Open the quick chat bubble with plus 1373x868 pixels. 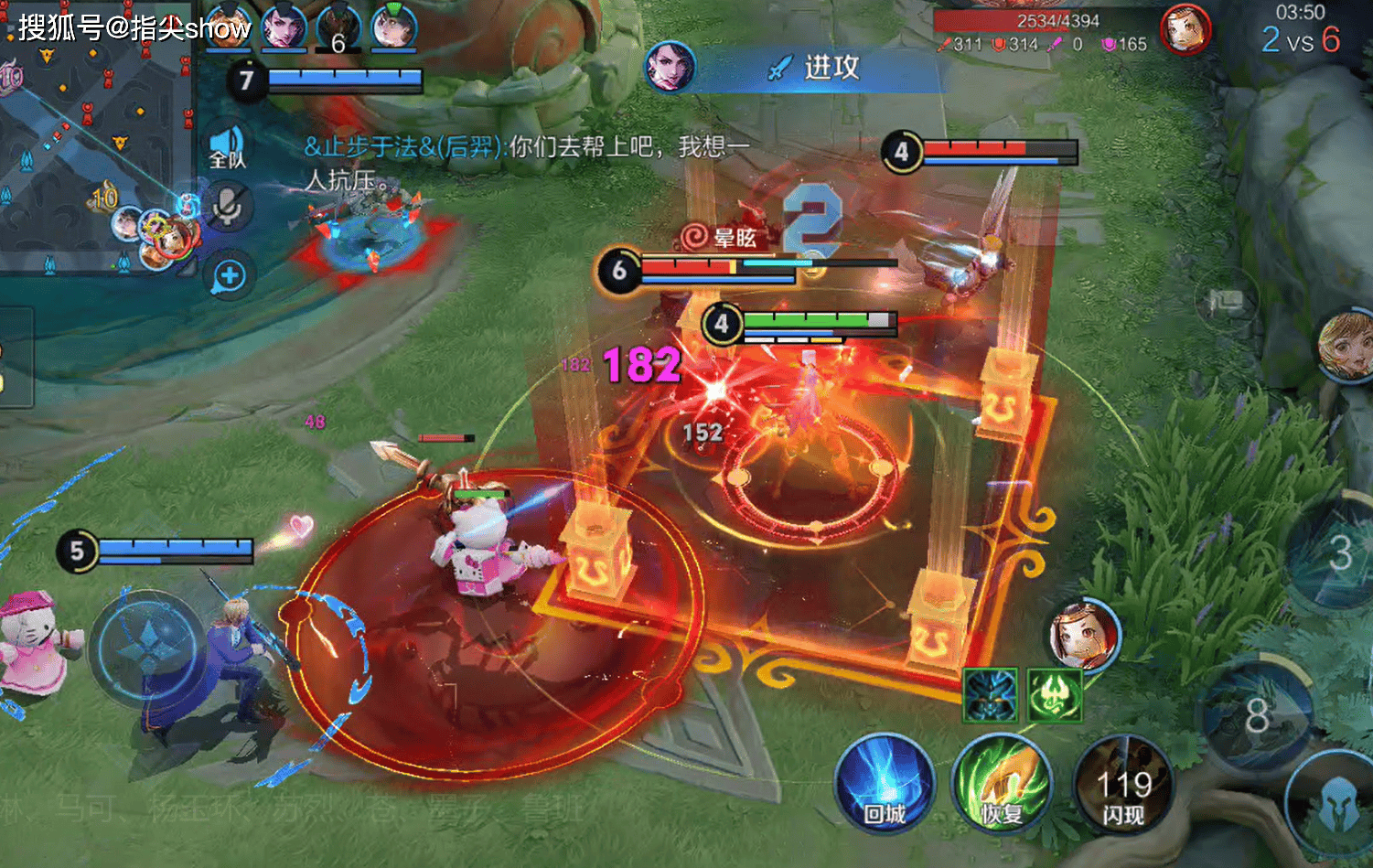coord(229,276)
